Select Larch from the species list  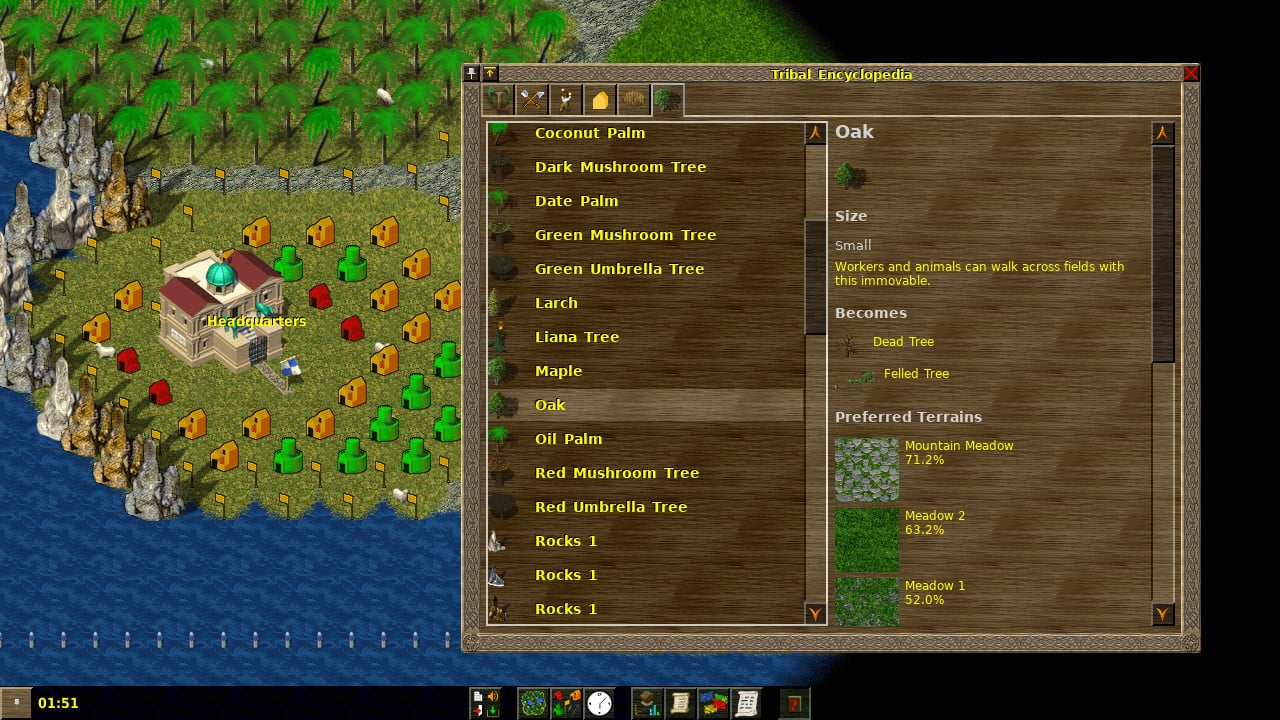(x=555, y=303)
